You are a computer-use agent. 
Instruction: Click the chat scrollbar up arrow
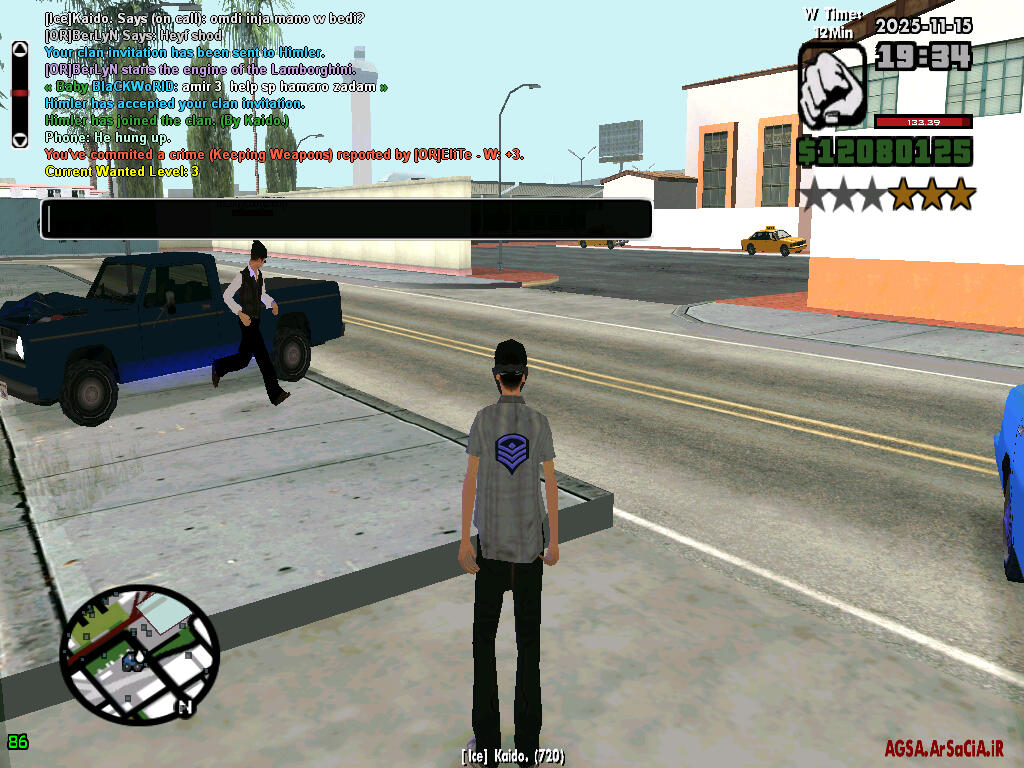tap(20, 47)
